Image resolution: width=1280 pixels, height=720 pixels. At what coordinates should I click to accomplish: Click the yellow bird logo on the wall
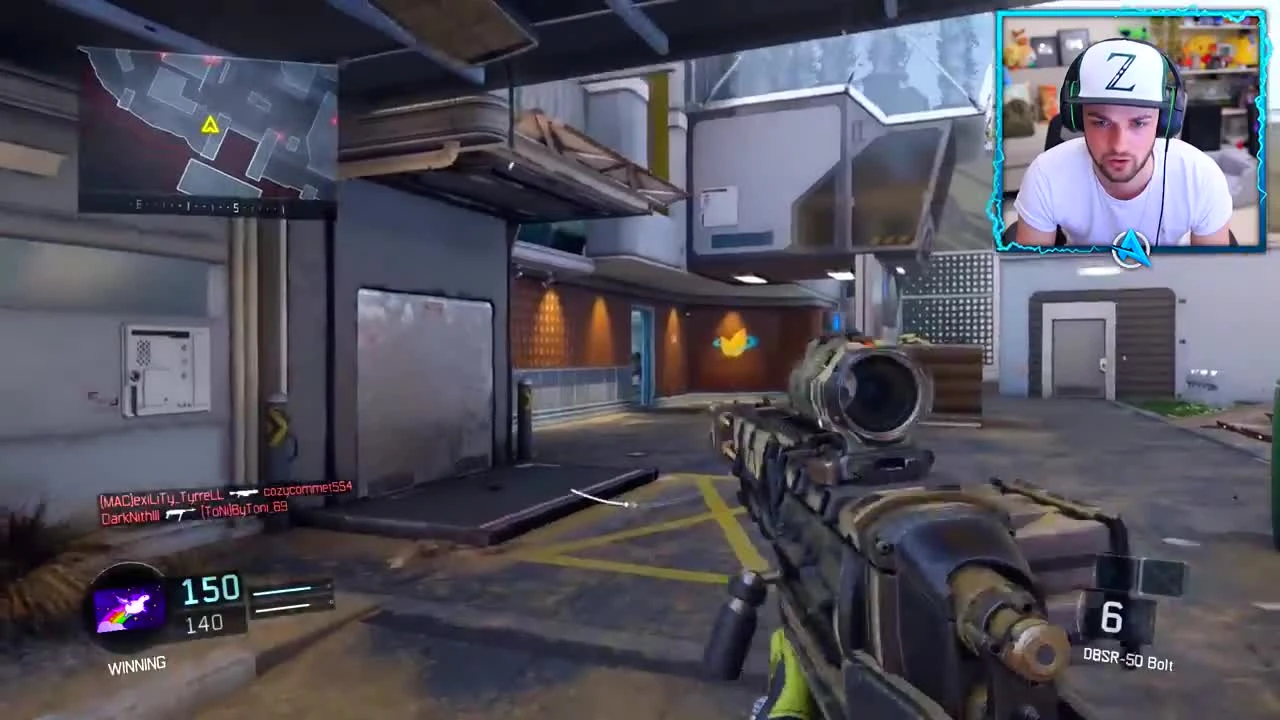click(x=733, y=344)
